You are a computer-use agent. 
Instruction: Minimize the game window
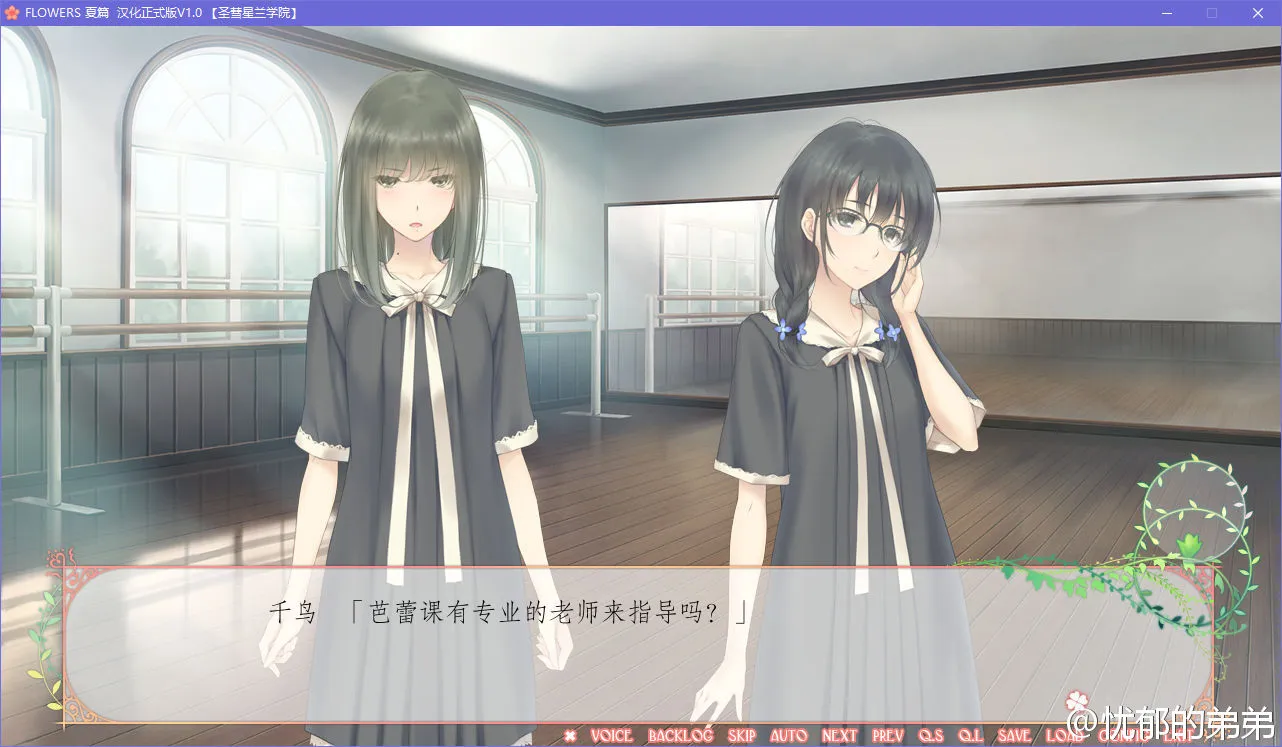click(x=1166, y=12)
